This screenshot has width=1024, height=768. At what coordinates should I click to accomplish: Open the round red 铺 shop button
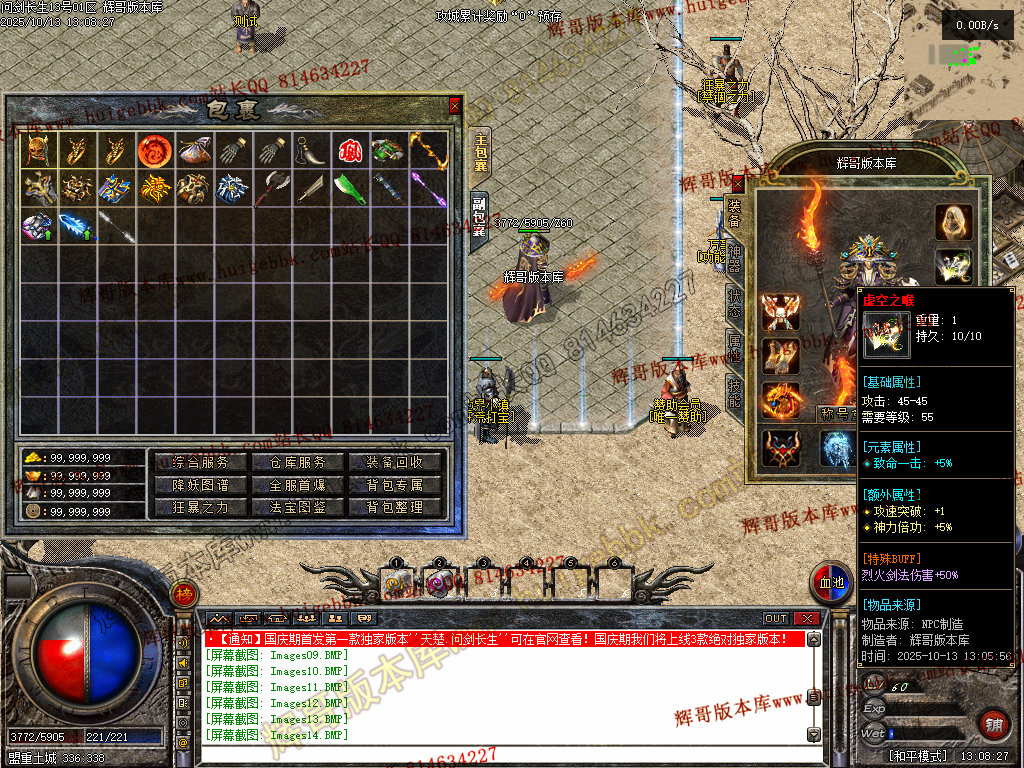pyautogui.click(x=994, y=723)
